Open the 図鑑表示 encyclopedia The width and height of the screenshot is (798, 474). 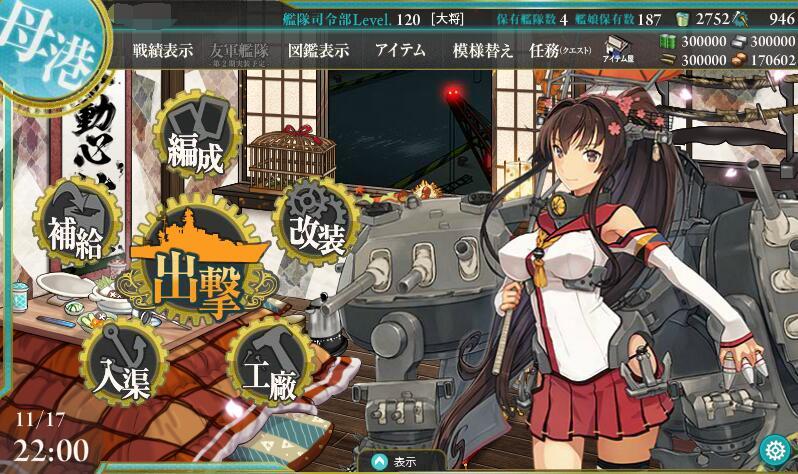[x=318, y=52]
